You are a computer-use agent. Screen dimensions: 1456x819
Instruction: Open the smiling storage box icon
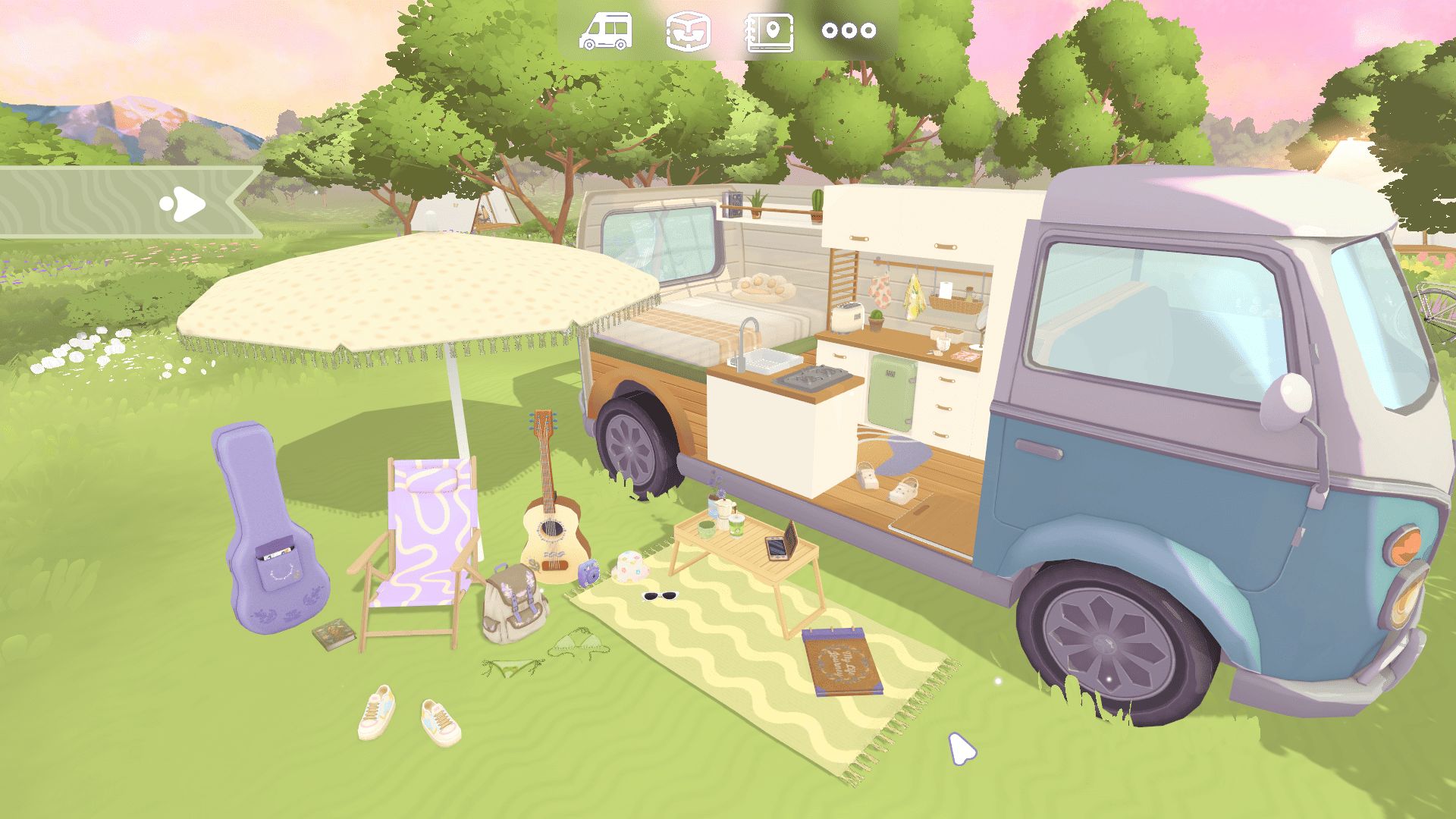click(689, 32)
